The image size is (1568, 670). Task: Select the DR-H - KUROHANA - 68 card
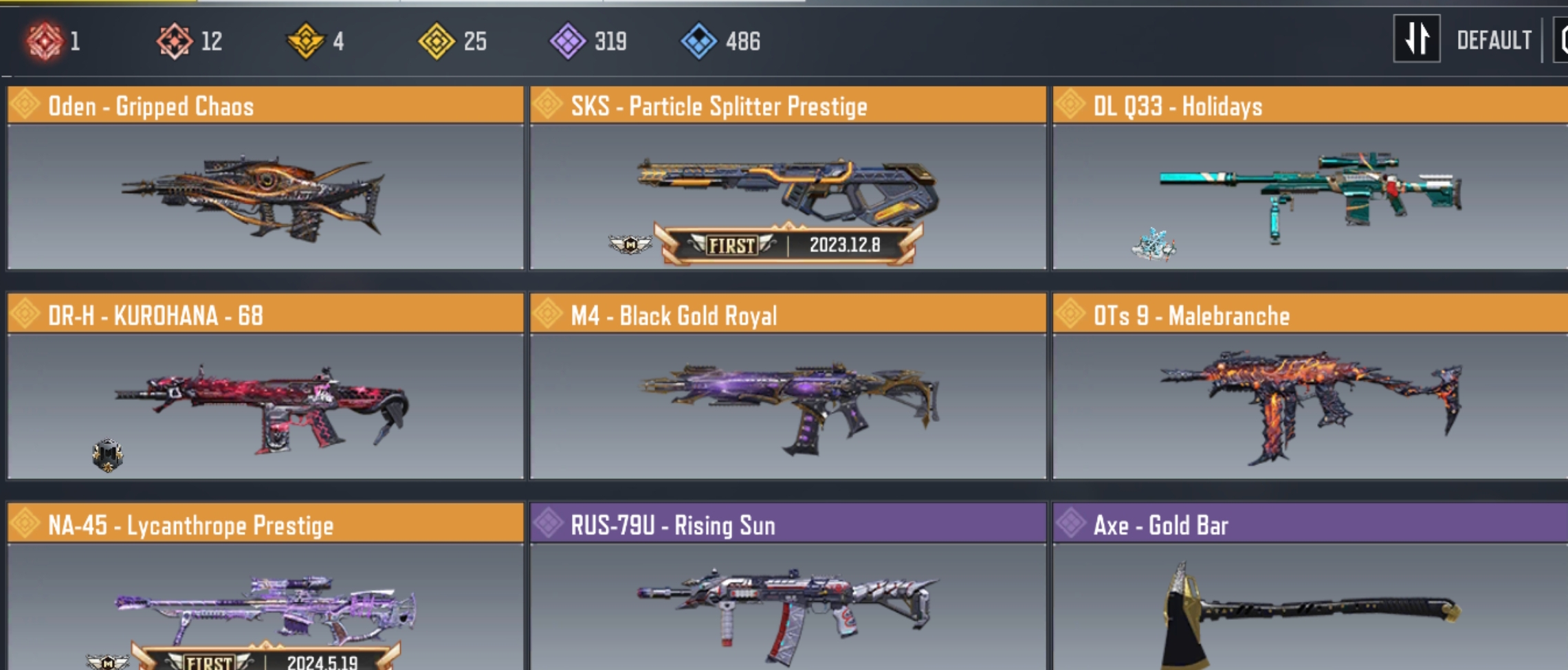pos(265,388)
